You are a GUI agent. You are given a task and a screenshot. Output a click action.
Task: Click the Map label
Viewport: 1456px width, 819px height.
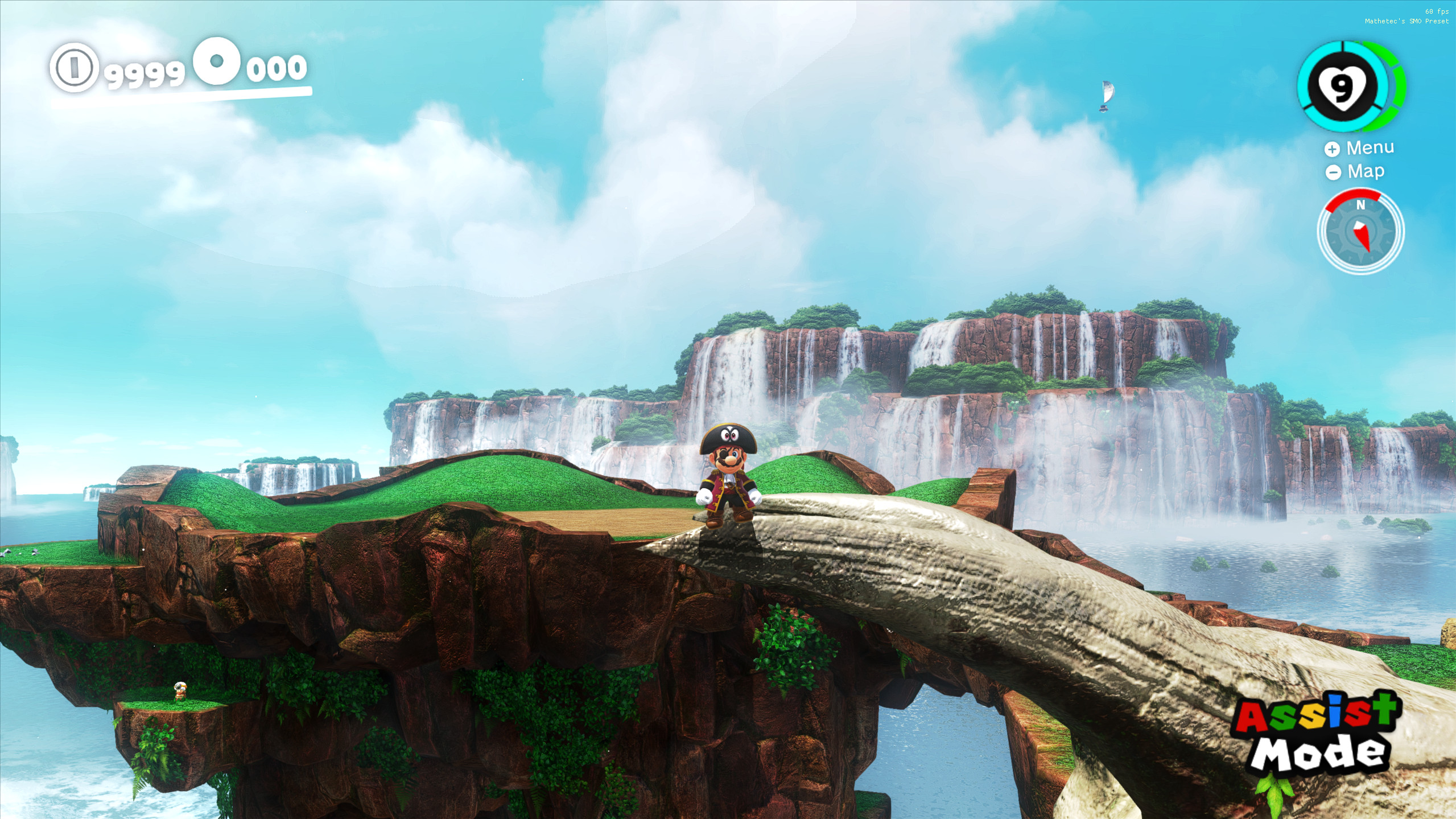[x=1366, y=171]
